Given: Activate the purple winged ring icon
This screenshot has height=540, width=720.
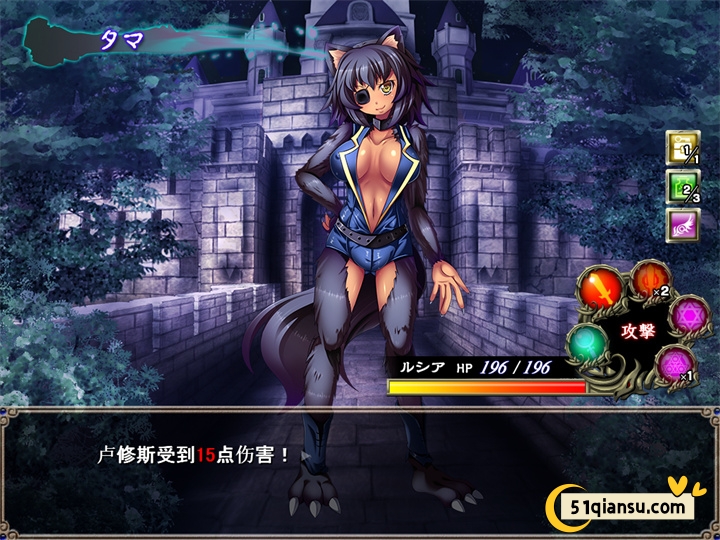Looking at the screenshot, I should pyautogui.click(x=683, y=224).
